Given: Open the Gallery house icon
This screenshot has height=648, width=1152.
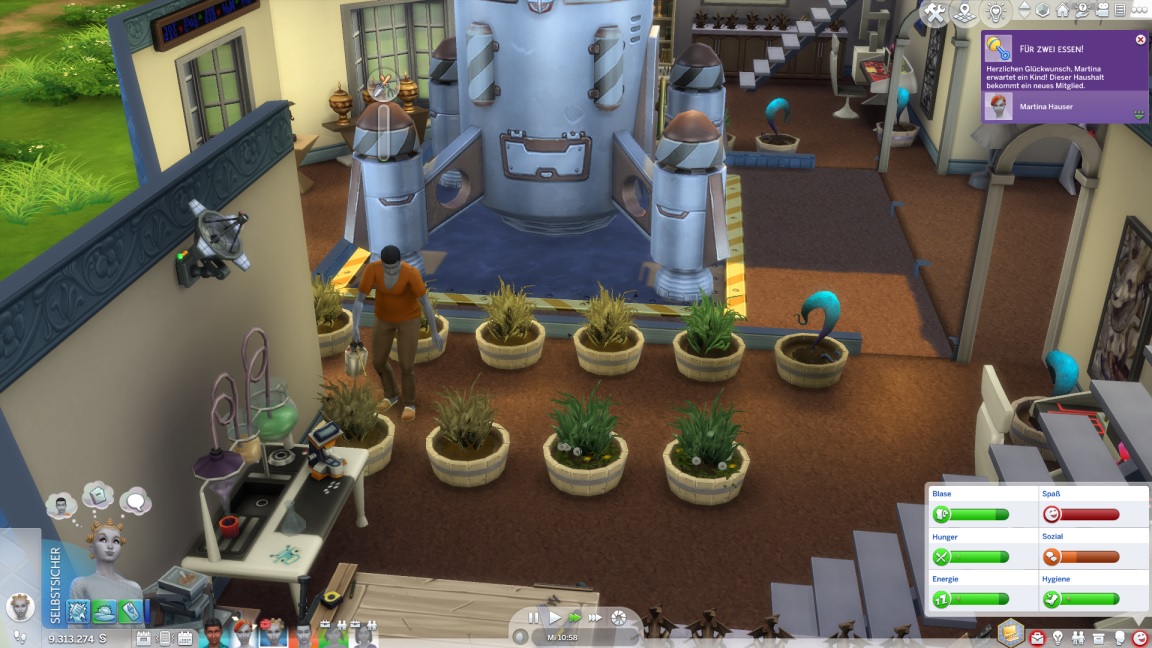Looking at the screenshot, I should point(1062,11).
